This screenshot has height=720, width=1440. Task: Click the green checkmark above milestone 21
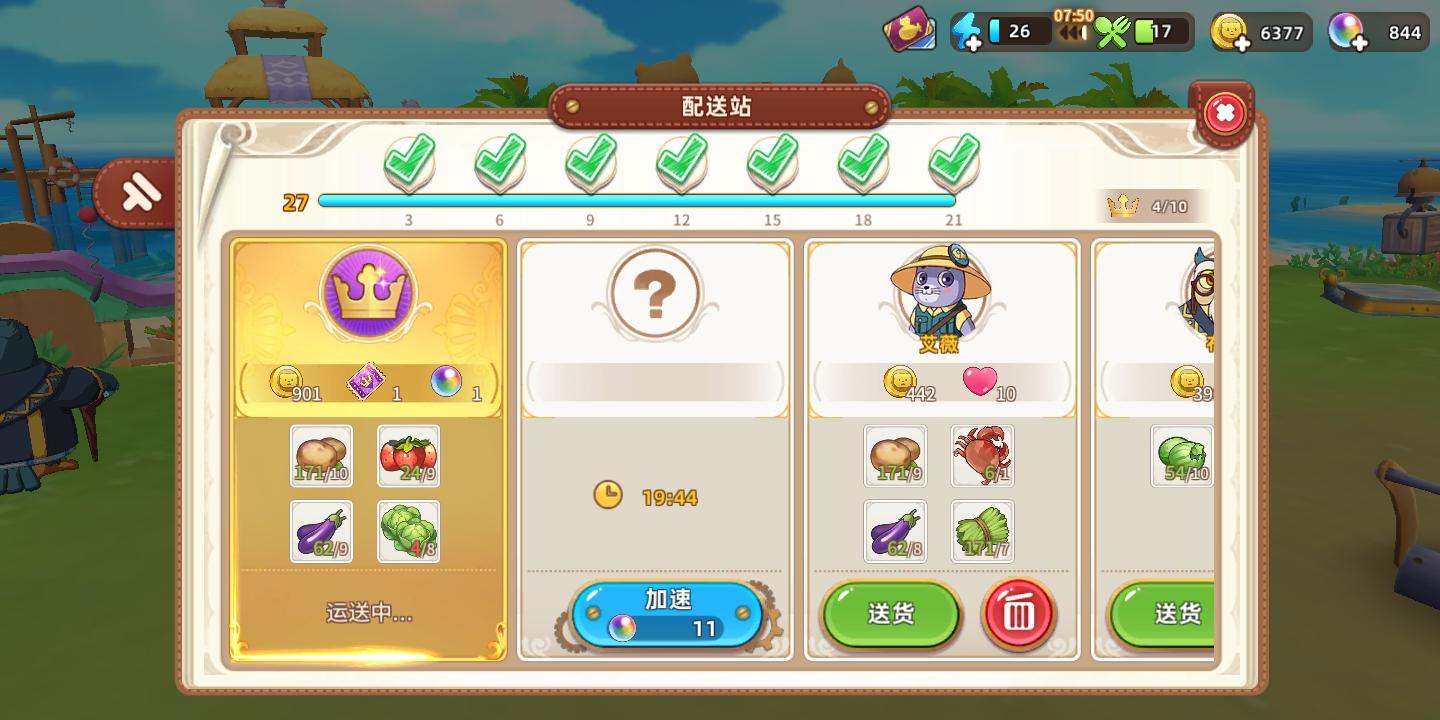[x=954, y=160]
